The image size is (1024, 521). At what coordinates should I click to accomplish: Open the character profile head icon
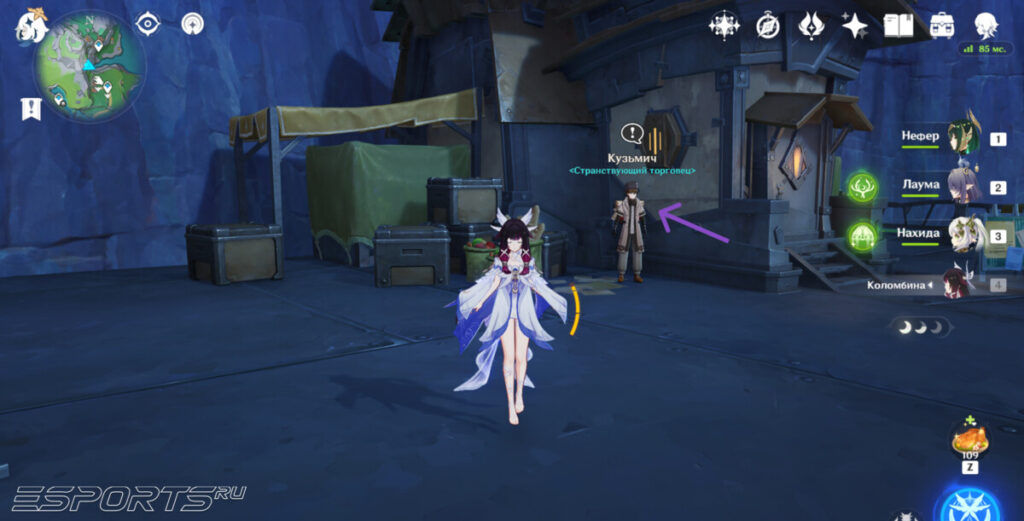[x=987, y=25]
